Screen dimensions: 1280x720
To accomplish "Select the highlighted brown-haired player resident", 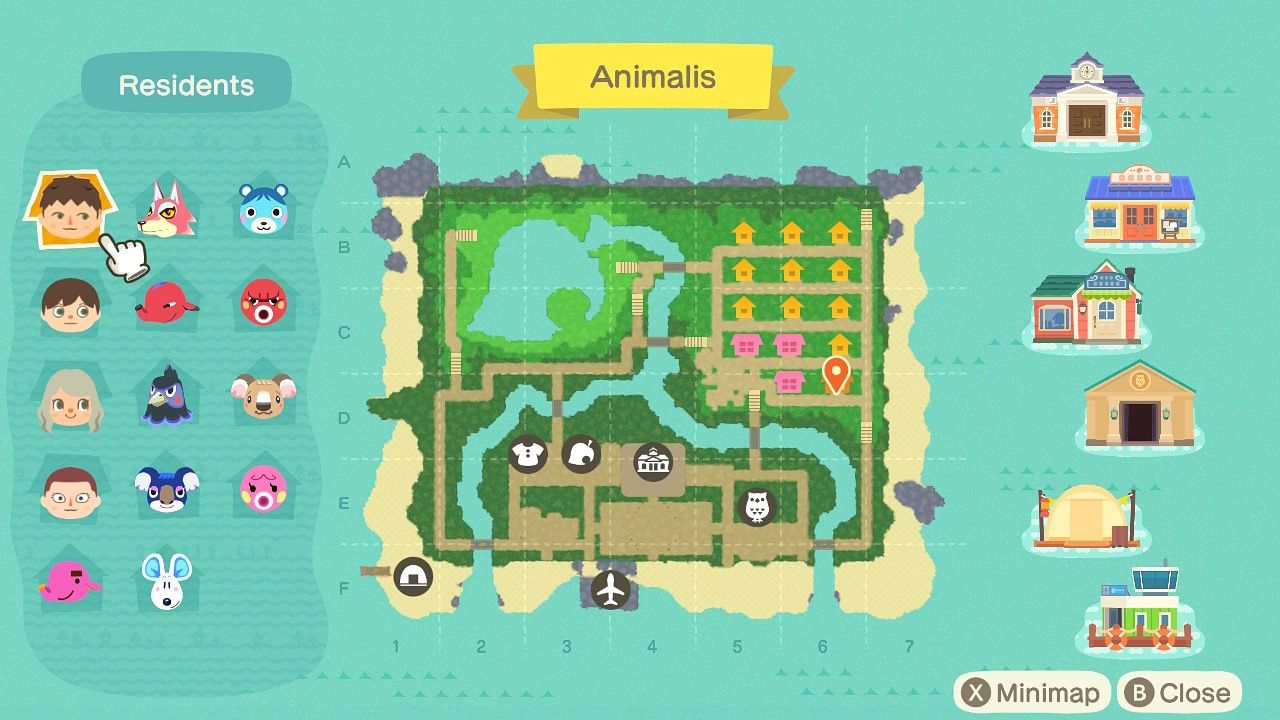I will point(68,211).
